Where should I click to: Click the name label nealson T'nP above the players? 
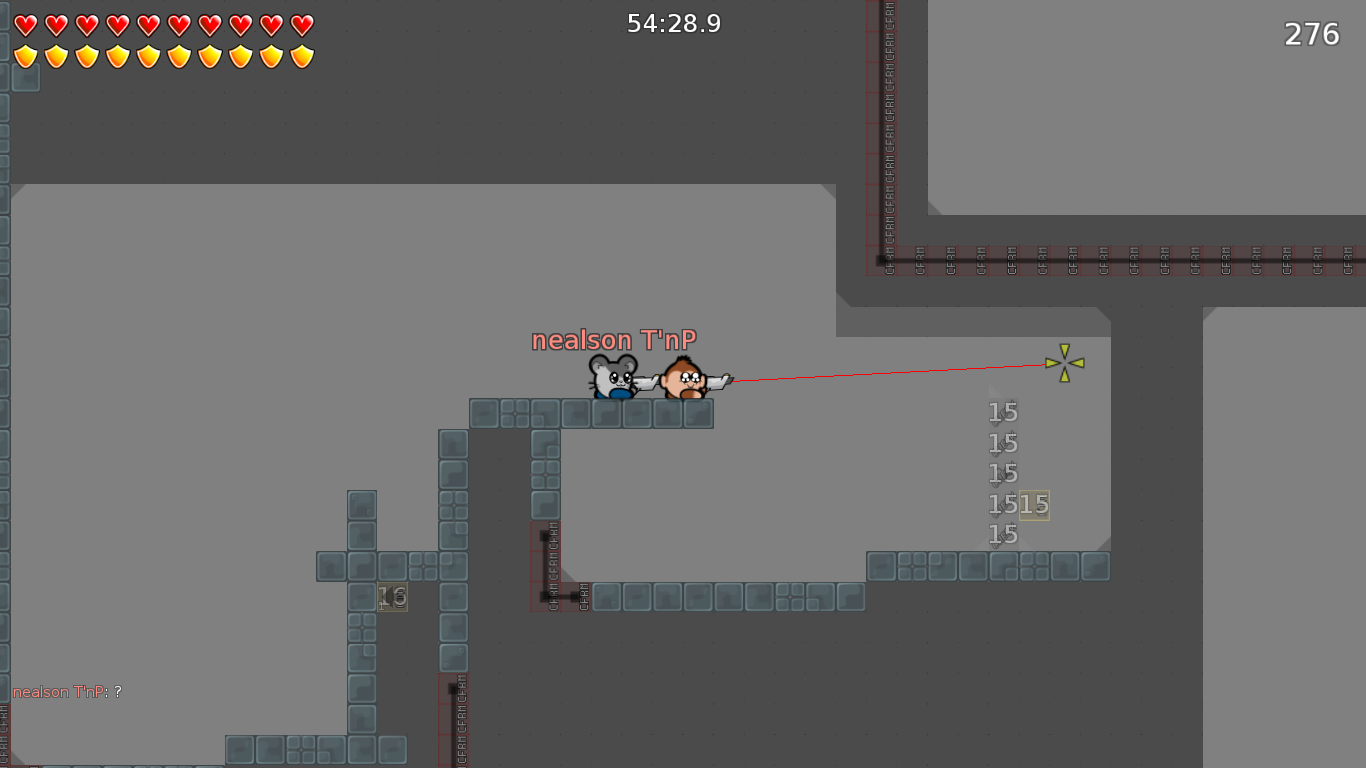coord(614,340)
